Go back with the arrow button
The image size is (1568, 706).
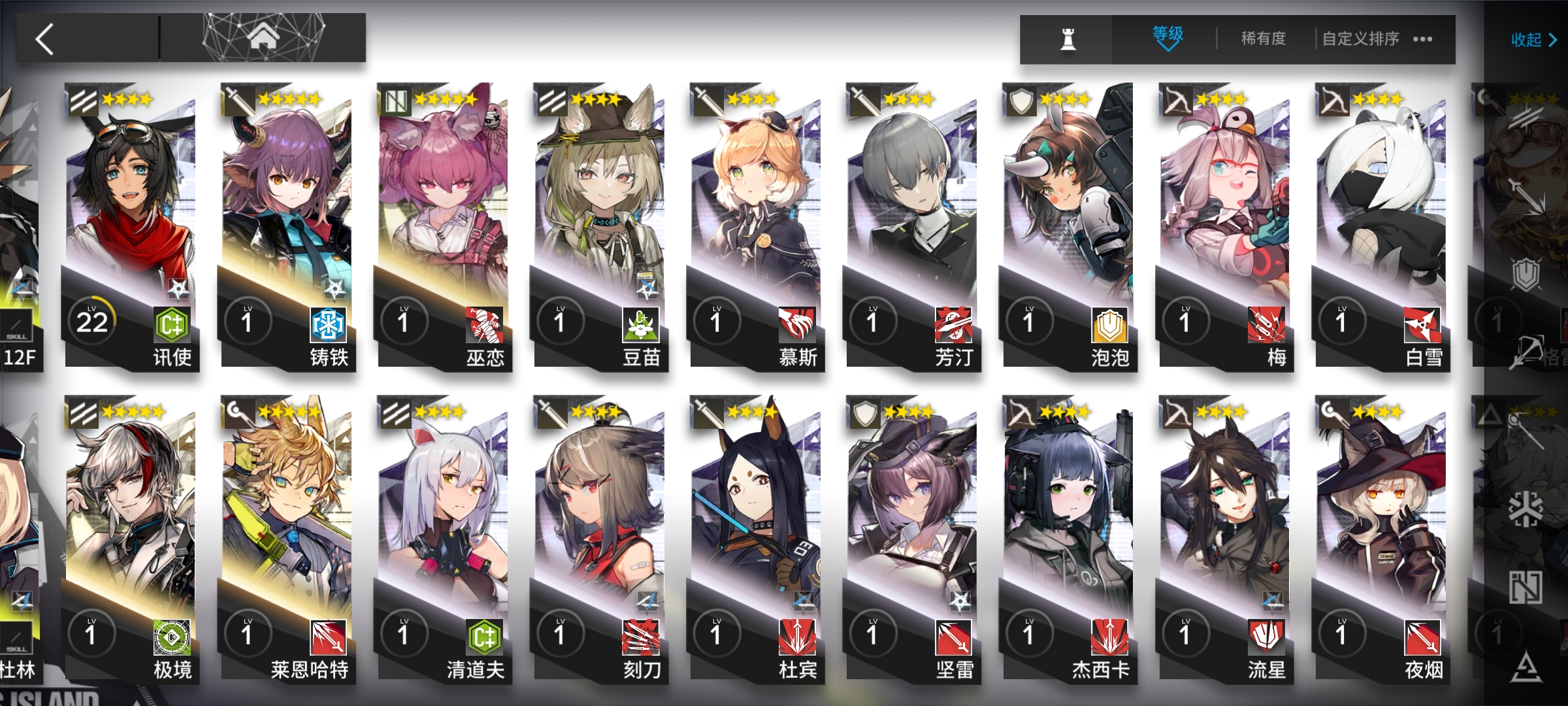[46, 39]
